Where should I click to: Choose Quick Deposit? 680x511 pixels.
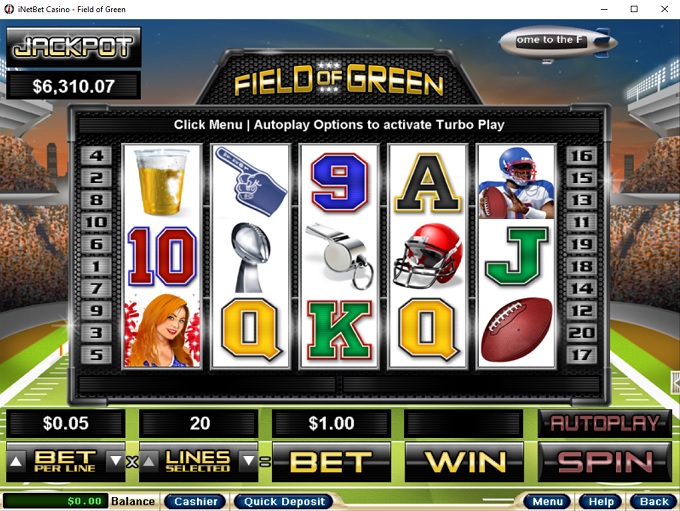coord(282,501)
